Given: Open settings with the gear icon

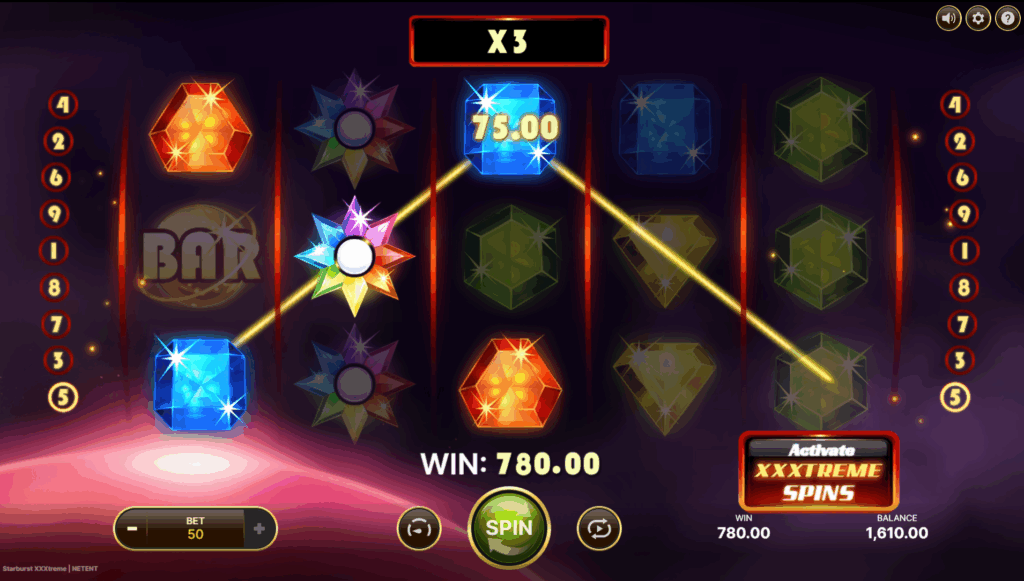Looking at the screenshot, I should click(x=977, y=18).
